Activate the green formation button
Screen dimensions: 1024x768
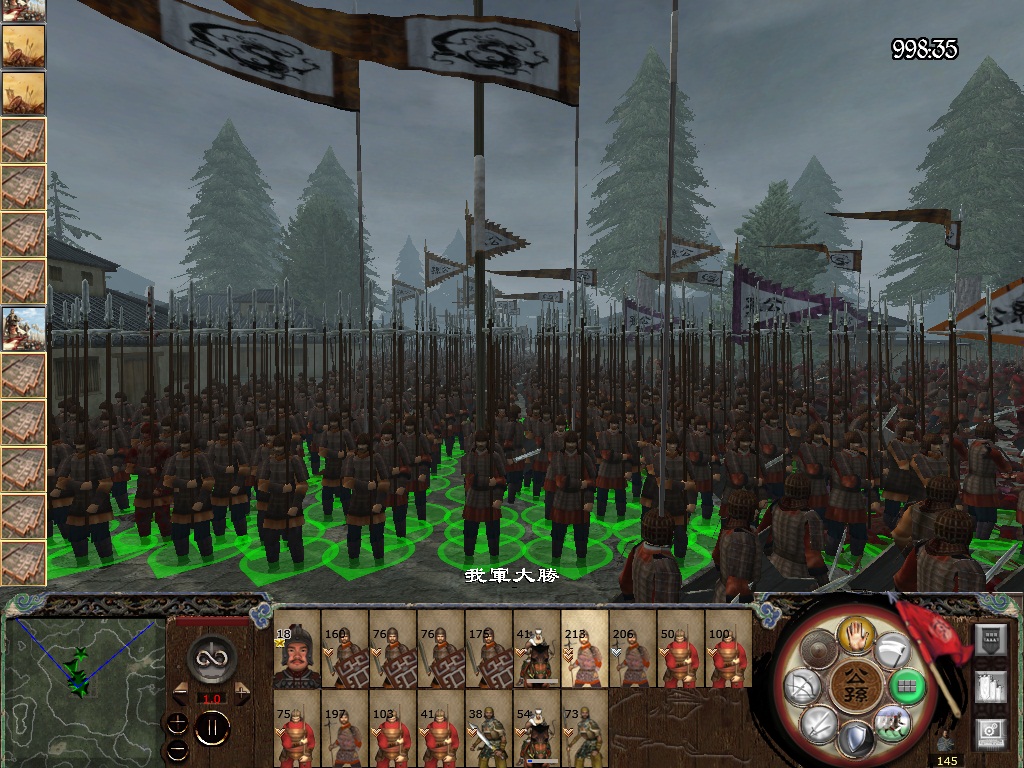909,687
